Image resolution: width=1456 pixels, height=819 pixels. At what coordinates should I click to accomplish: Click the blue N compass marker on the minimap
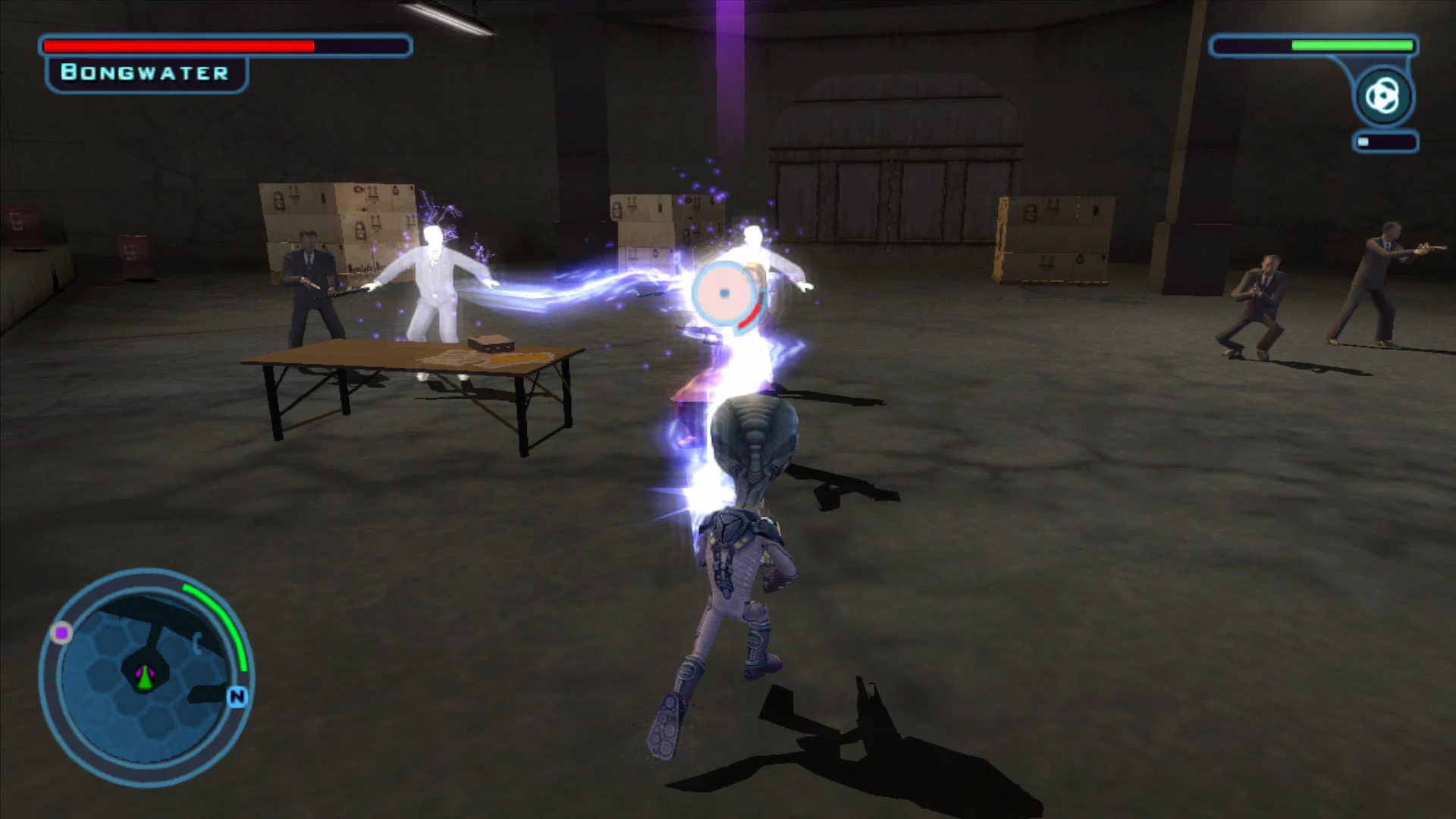[238, 696]
